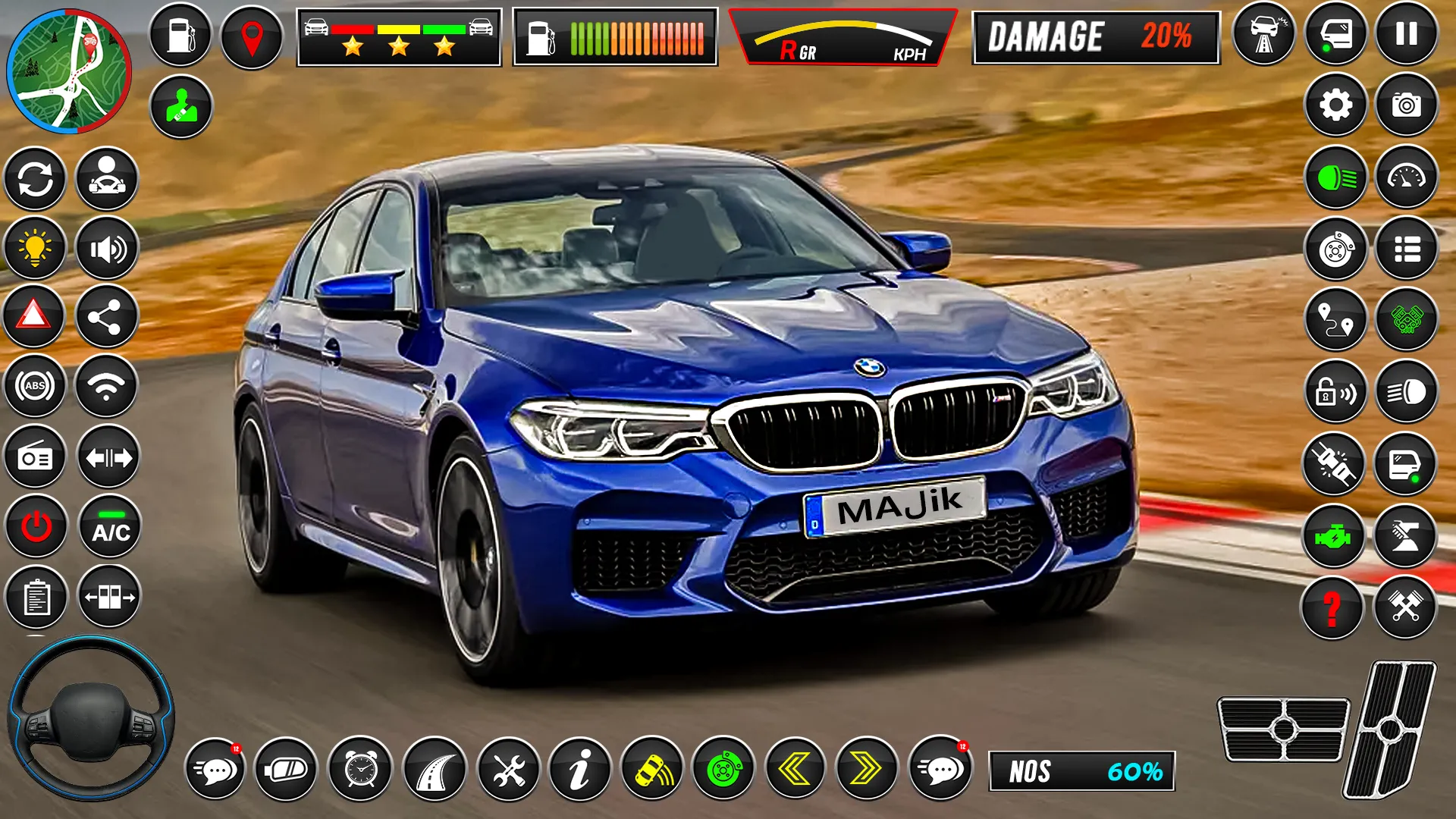Toggle the green headlight icon

coord(1336,178)
